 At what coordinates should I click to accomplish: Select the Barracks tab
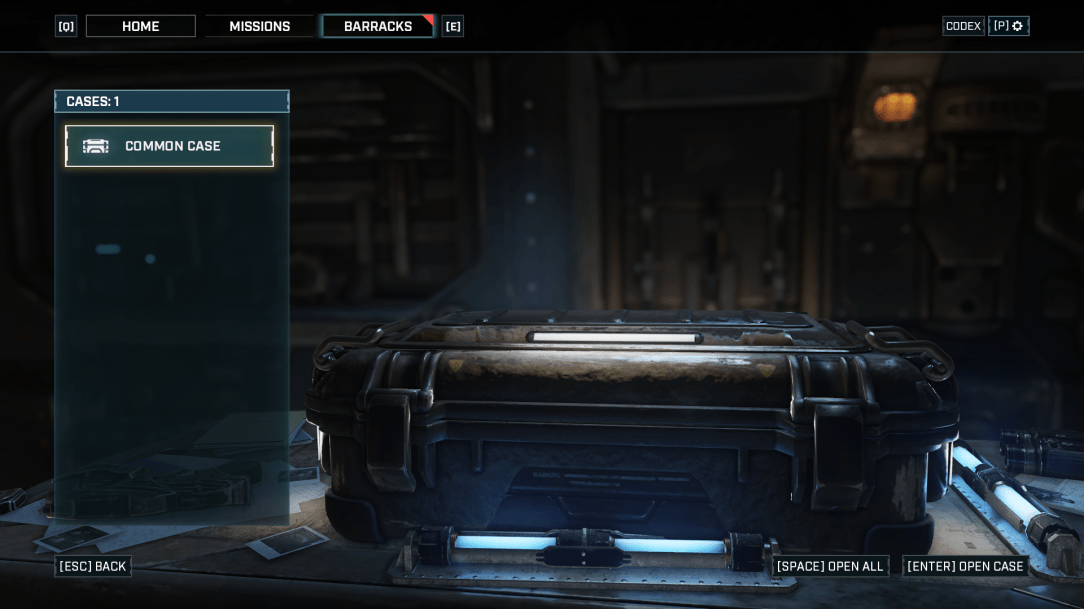(378, 26)
